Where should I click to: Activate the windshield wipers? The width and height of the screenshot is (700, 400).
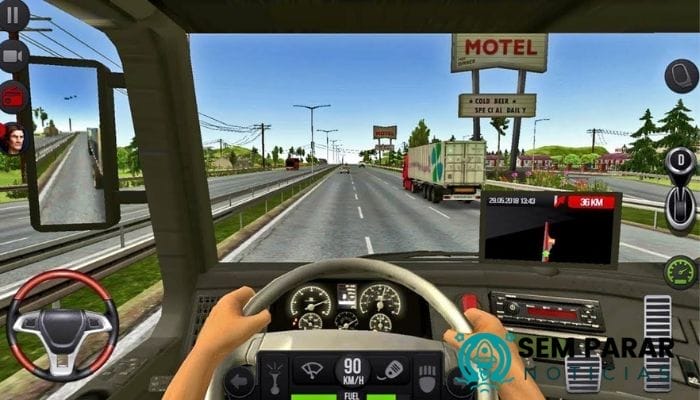coord(312,368)
